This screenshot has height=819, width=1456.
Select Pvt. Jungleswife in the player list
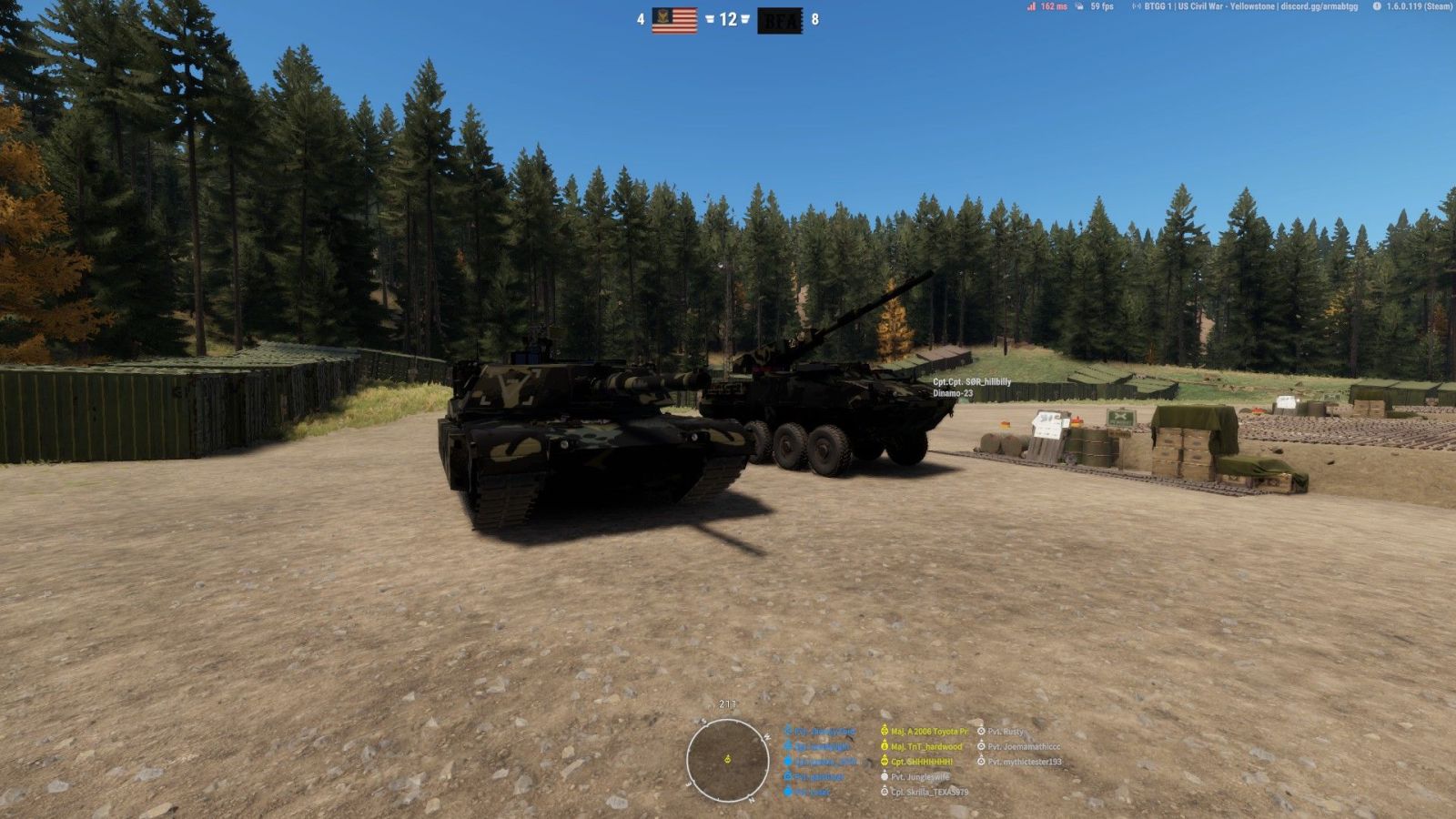(x=919, y=776)
